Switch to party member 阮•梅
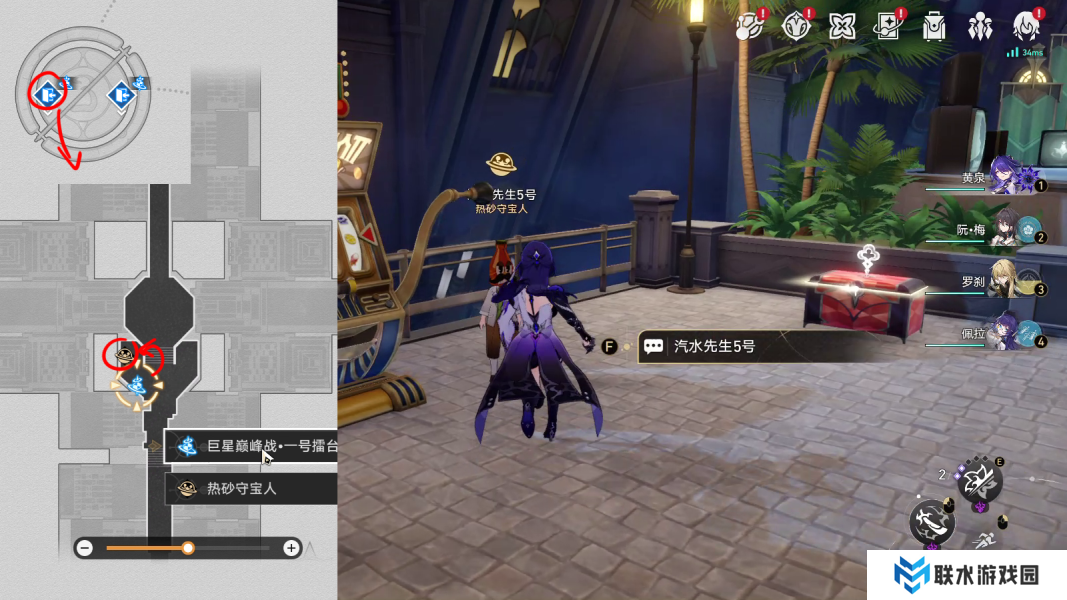Viewport: 1067px width, 600px height. [x=1013, y=232]
